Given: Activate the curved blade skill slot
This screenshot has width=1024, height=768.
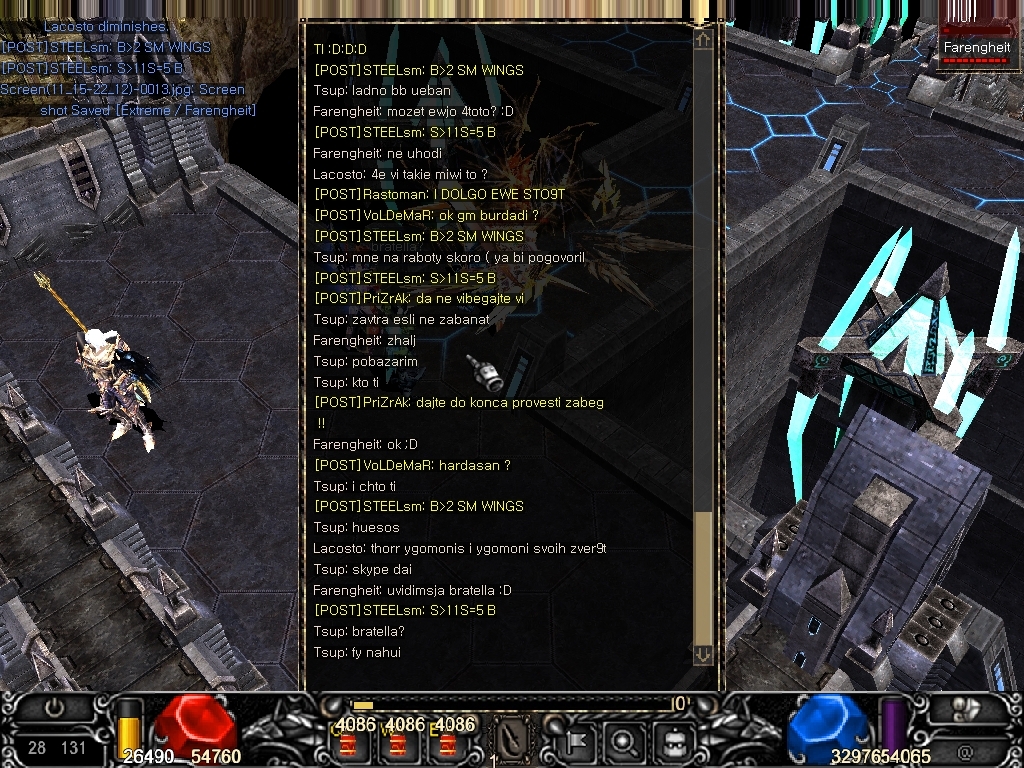Looking at the screenshot, I should [514, 742].
